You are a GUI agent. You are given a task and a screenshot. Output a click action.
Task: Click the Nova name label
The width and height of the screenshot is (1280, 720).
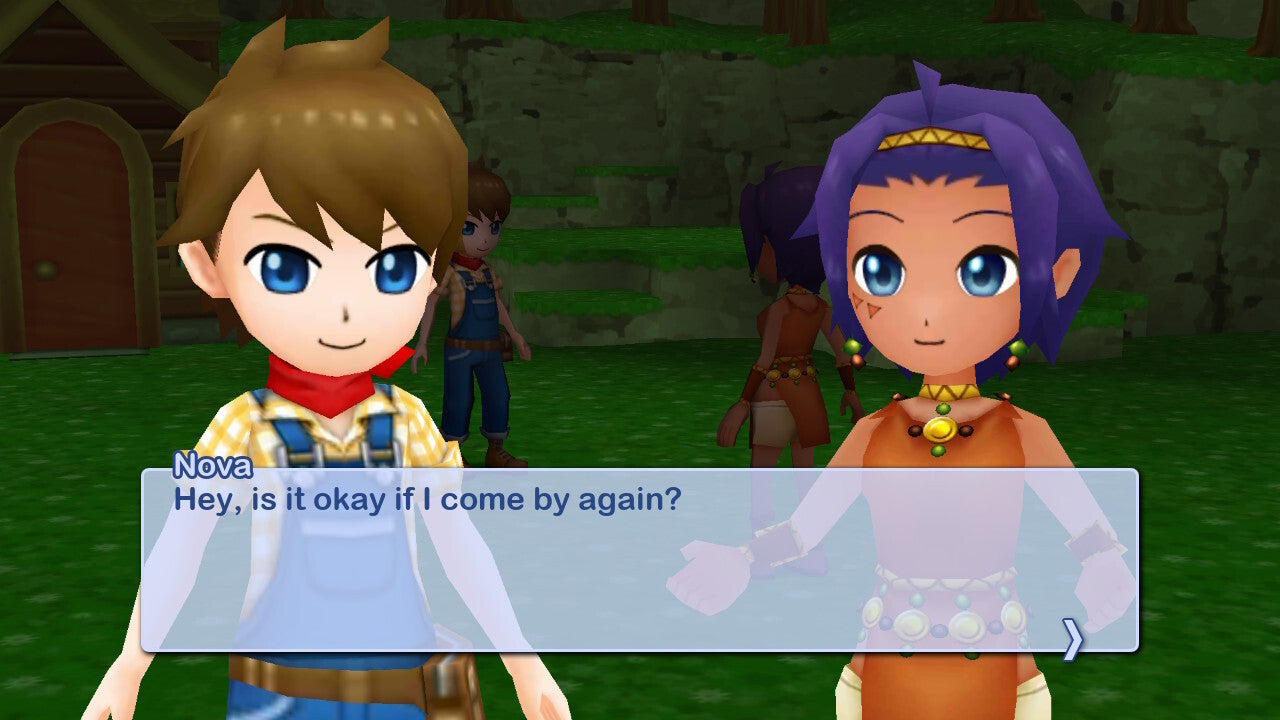click(x=214, y=466)
